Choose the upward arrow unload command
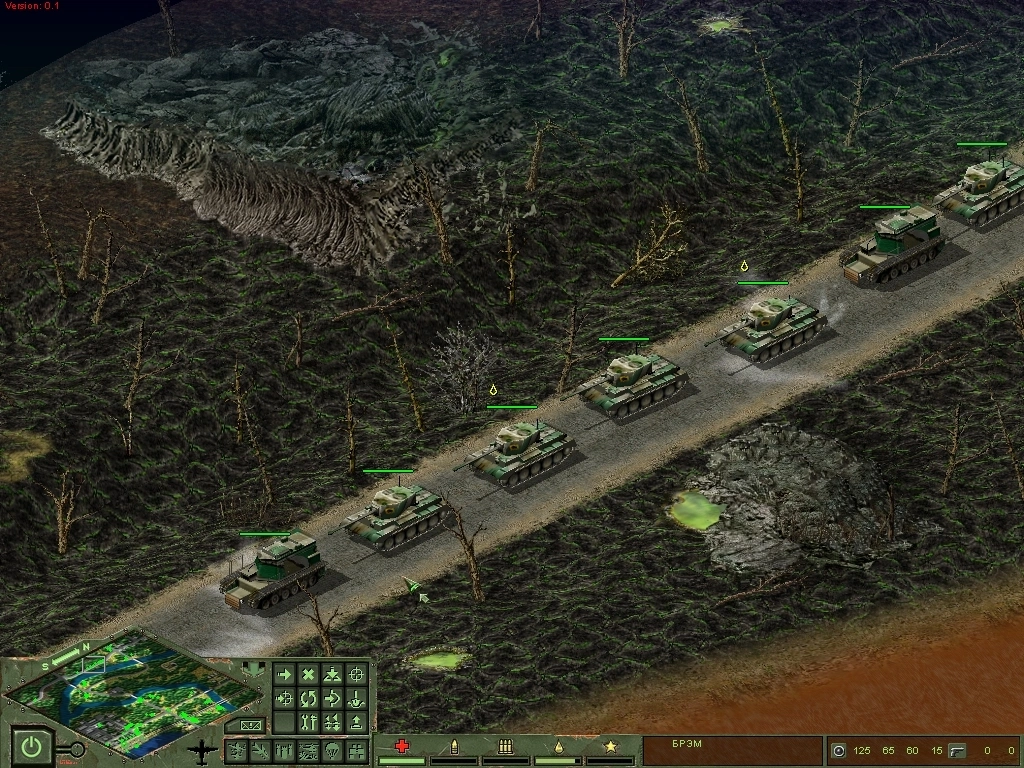1024x768 pixels. pyautogui.click(x=357, y=721)
